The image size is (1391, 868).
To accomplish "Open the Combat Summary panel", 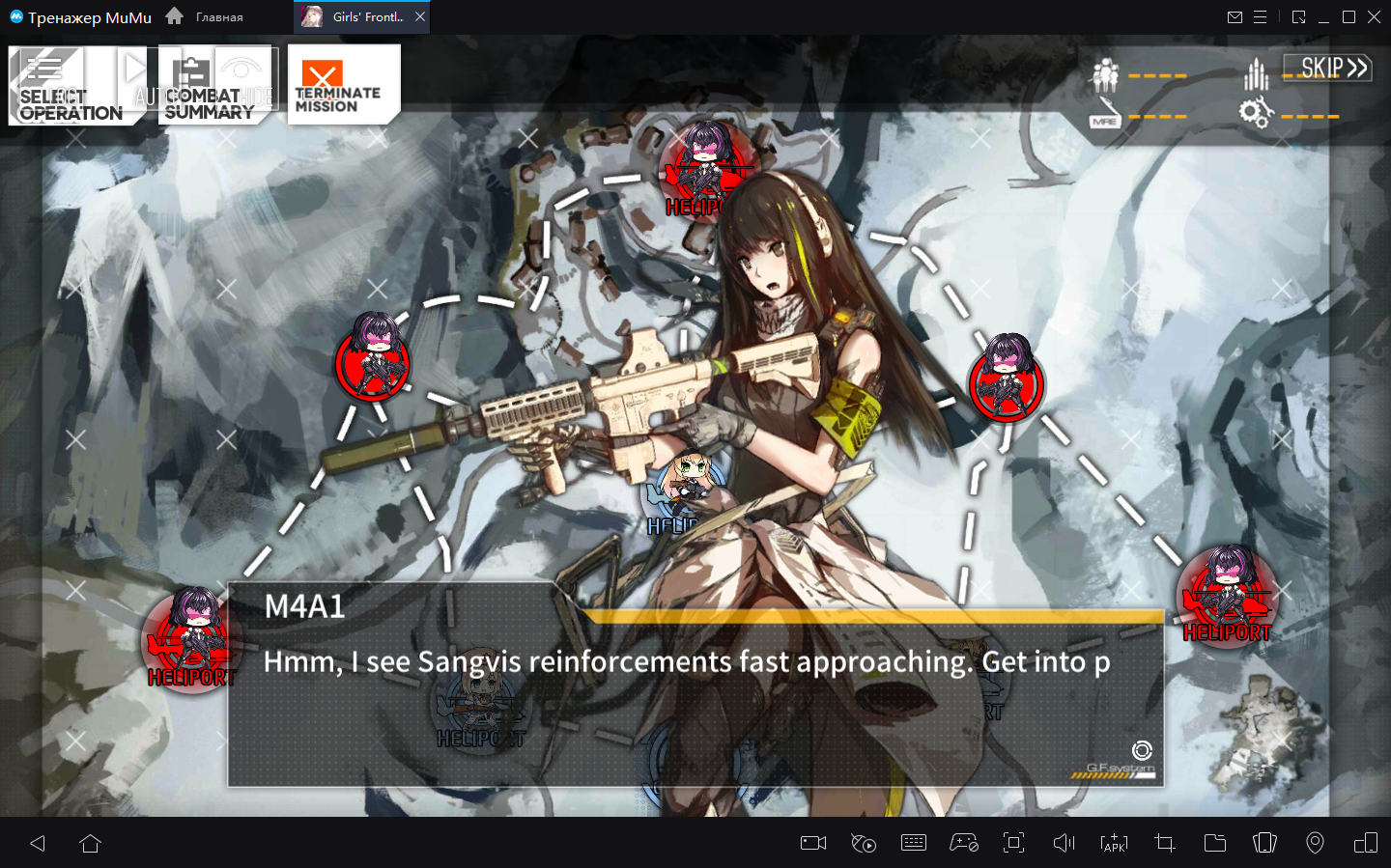I will [x=209, y=87].
